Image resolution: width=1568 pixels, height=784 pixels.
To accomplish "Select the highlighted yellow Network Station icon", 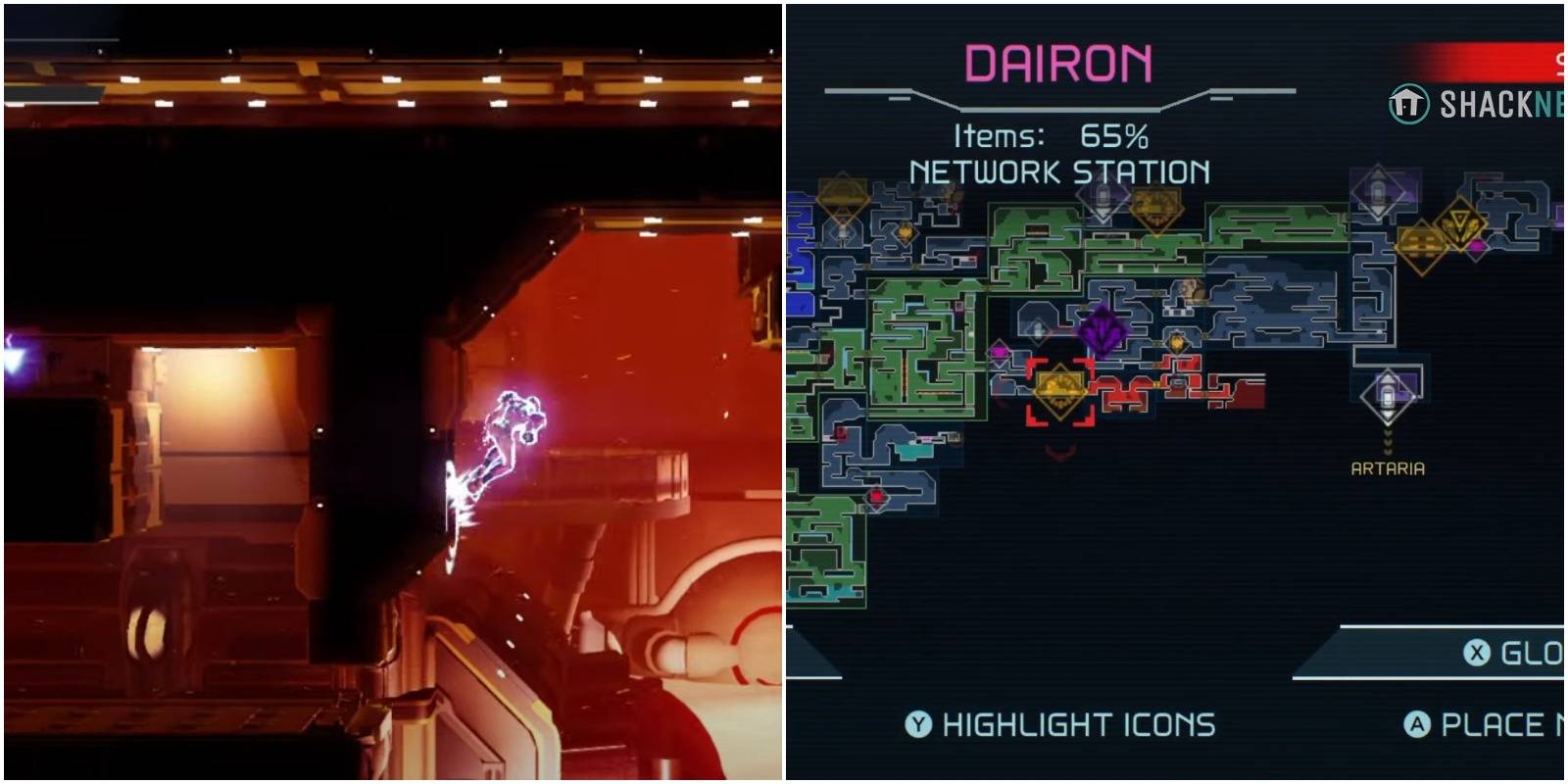I will coord(1060,388).
